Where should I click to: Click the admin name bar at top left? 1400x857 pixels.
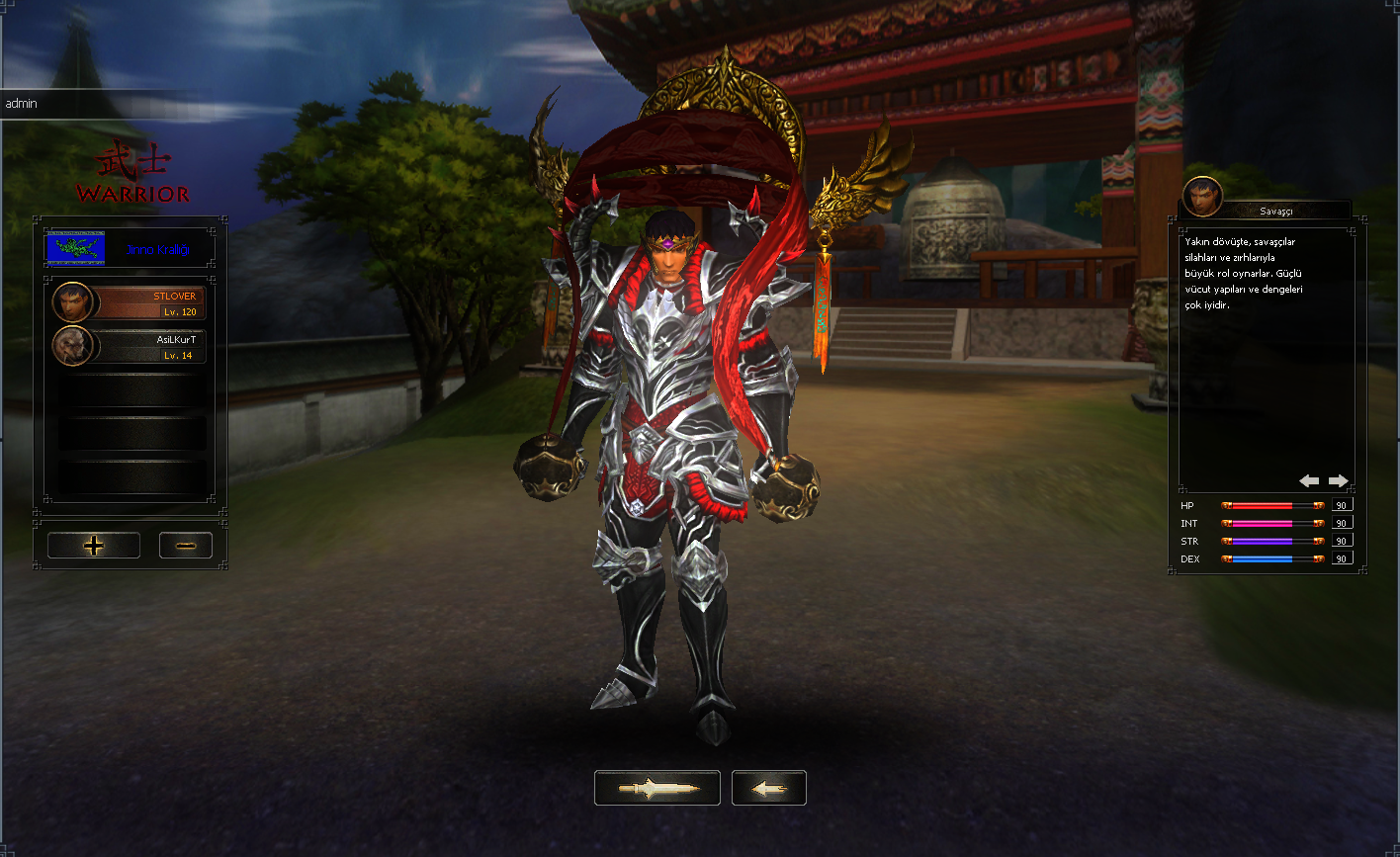pyautogui.click(x=20, y=103)
